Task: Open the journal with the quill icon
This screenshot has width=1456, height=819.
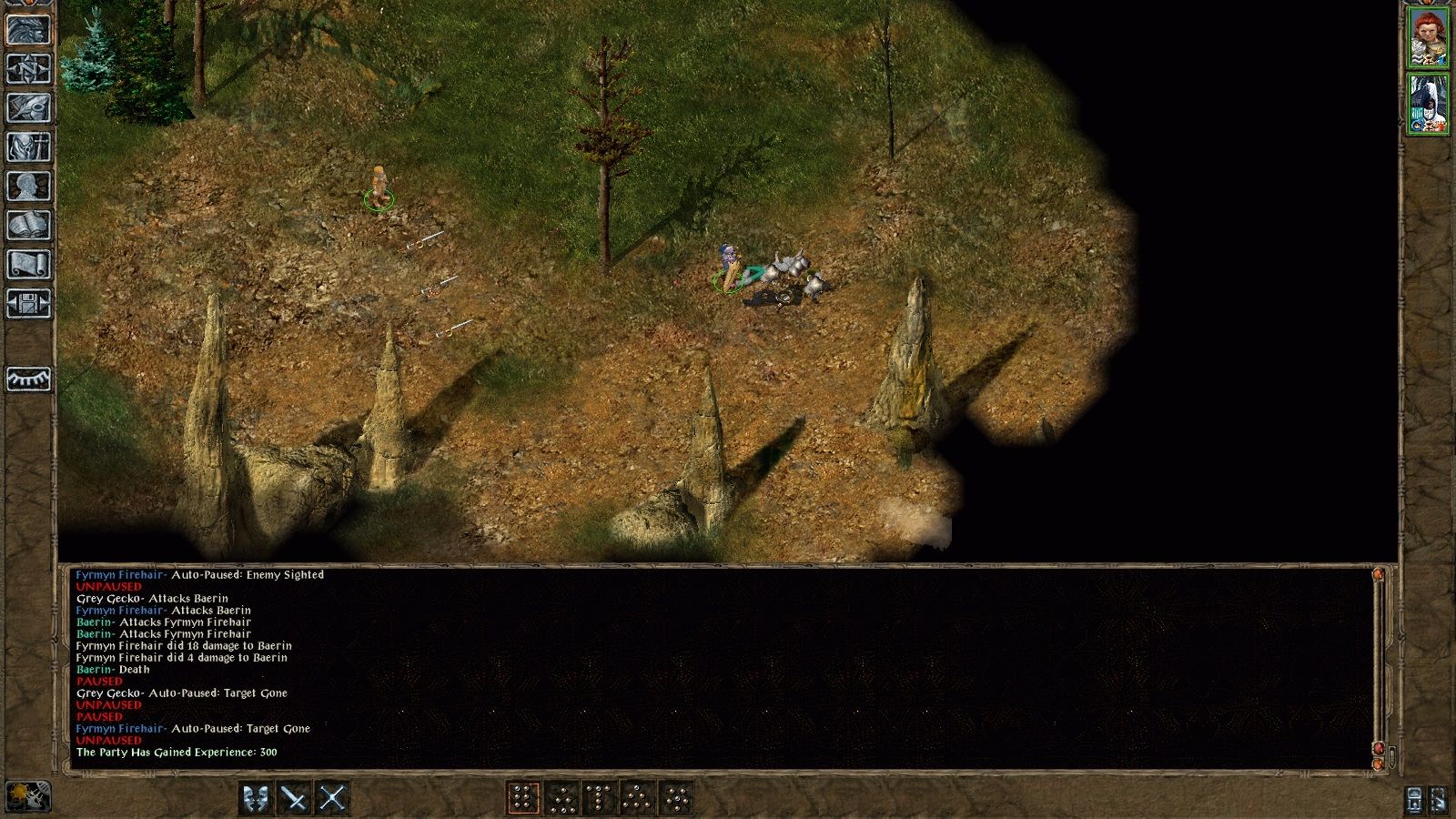Action: click(28, 108)
